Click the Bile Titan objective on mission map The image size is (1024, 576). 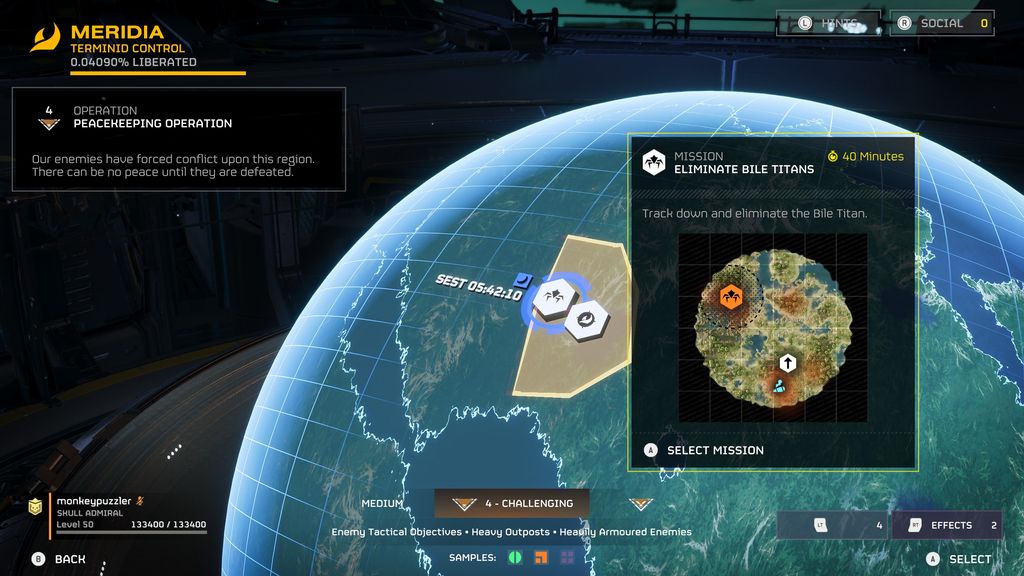click(x=731, y=296)
